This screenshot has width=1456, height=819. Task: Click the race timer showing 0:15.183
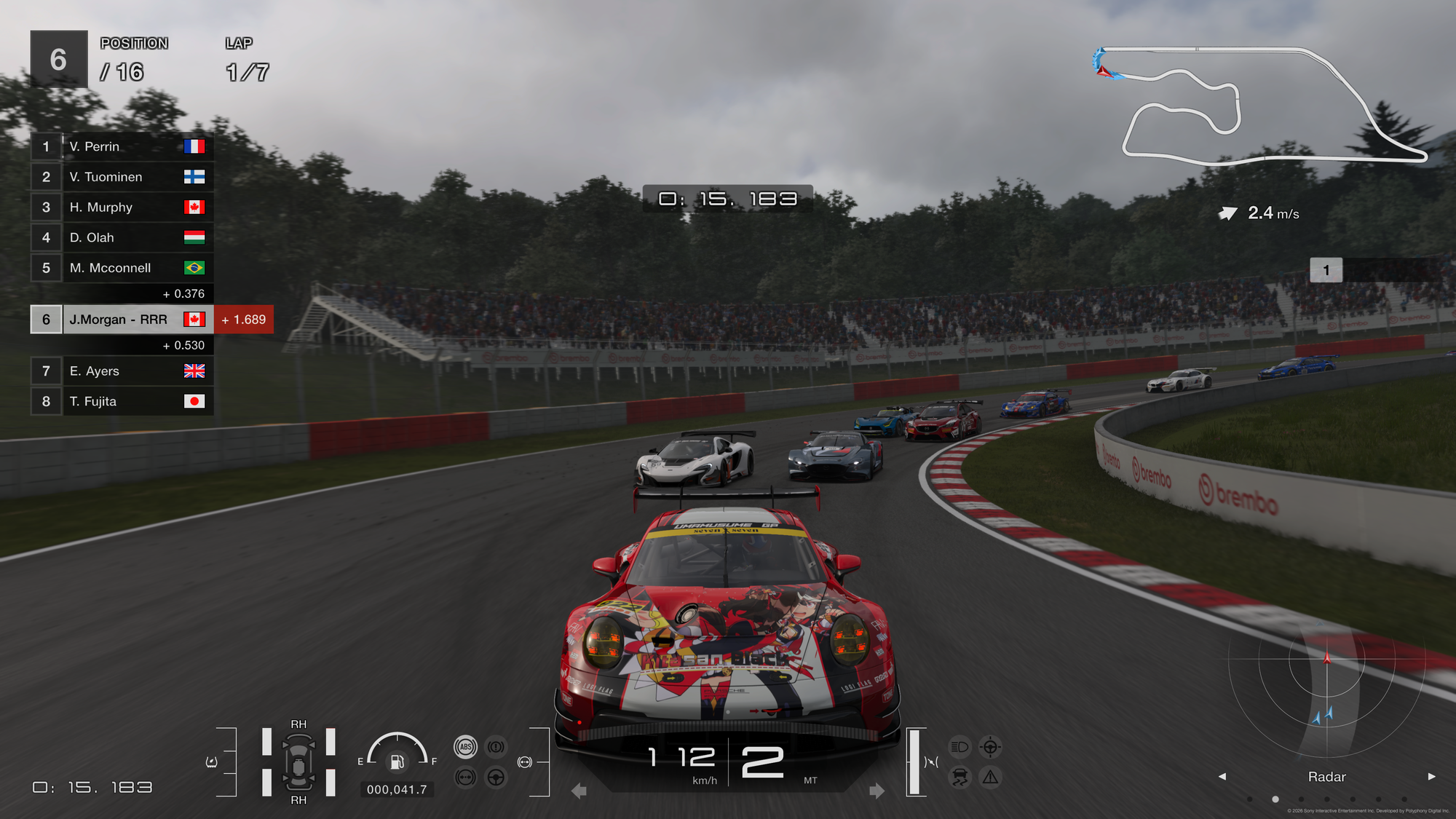pos(727,197)
